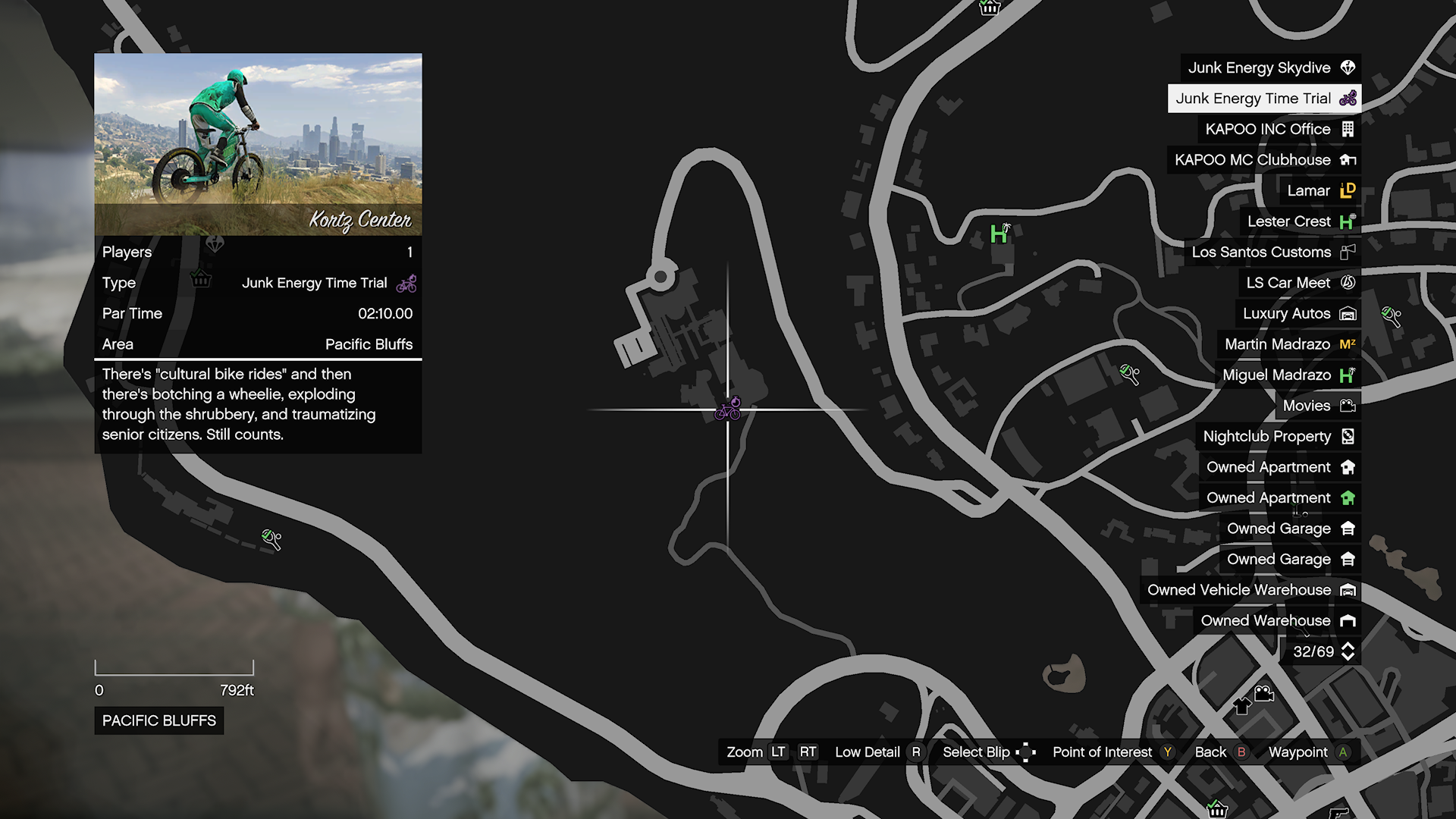The width and height of the screenshot is (1456, 819).
Task: Select the Owned Warehouse legend entry
Action: 1277,621
